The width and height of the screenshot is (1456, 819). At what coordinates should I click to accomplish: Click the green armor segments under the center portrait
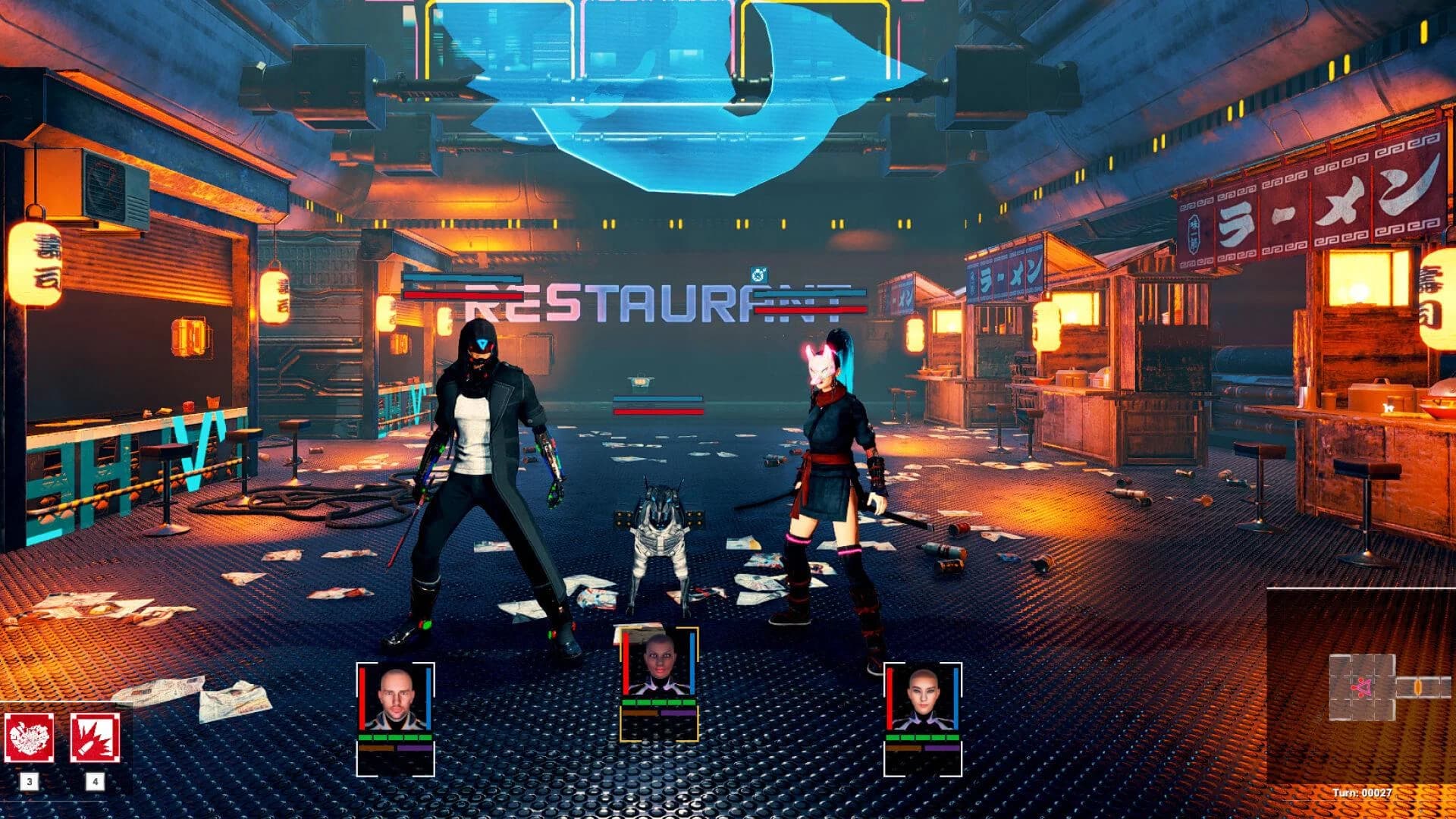click(x=658, y=702)
